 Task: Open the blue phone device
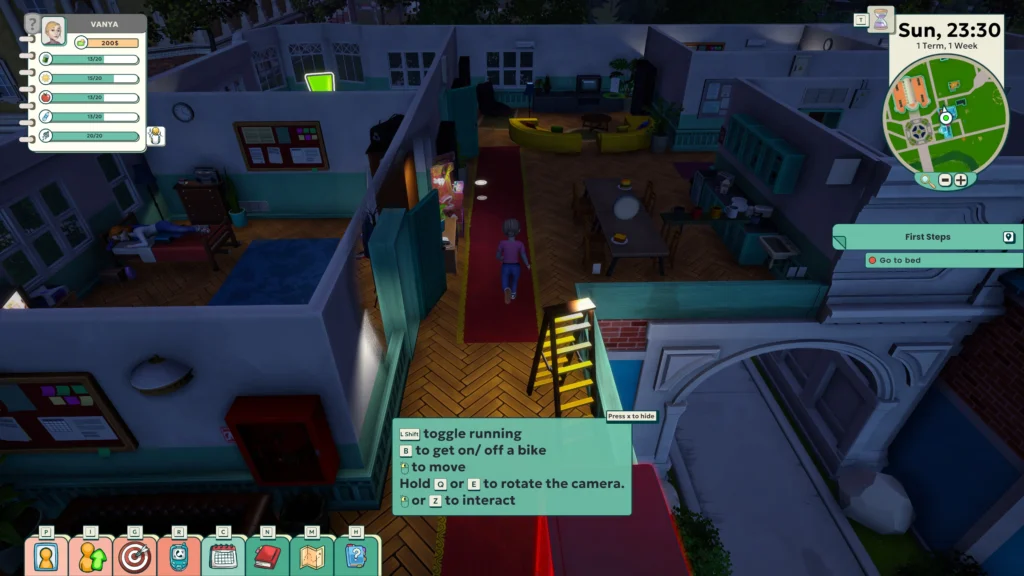pyautogui.click(x=179, y=556)
